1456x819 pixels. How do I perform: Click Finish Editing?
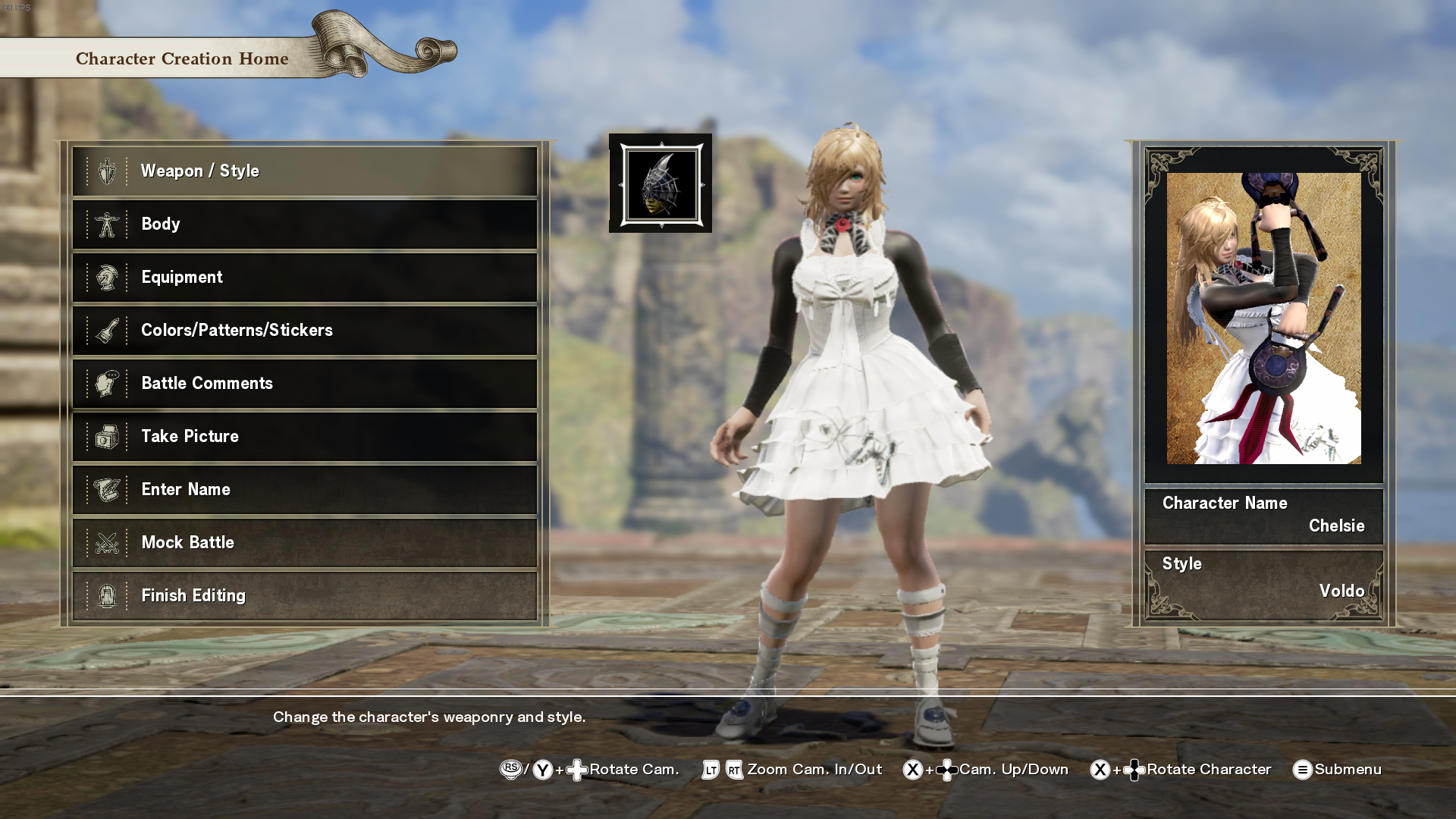[304, 596]
